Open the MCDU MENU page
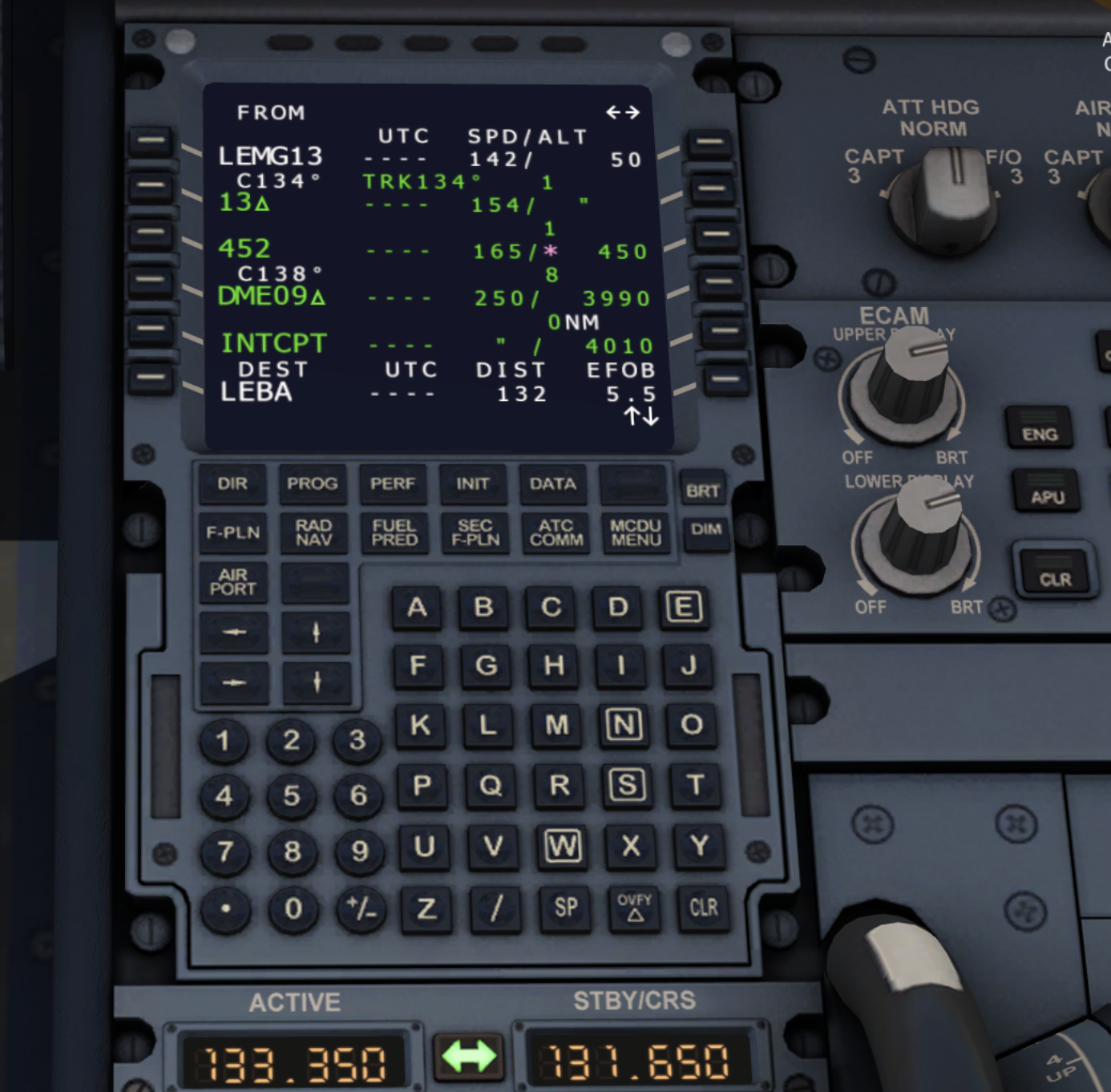This screenshot has height=1092, width=1111. click(x=635, y=534)
